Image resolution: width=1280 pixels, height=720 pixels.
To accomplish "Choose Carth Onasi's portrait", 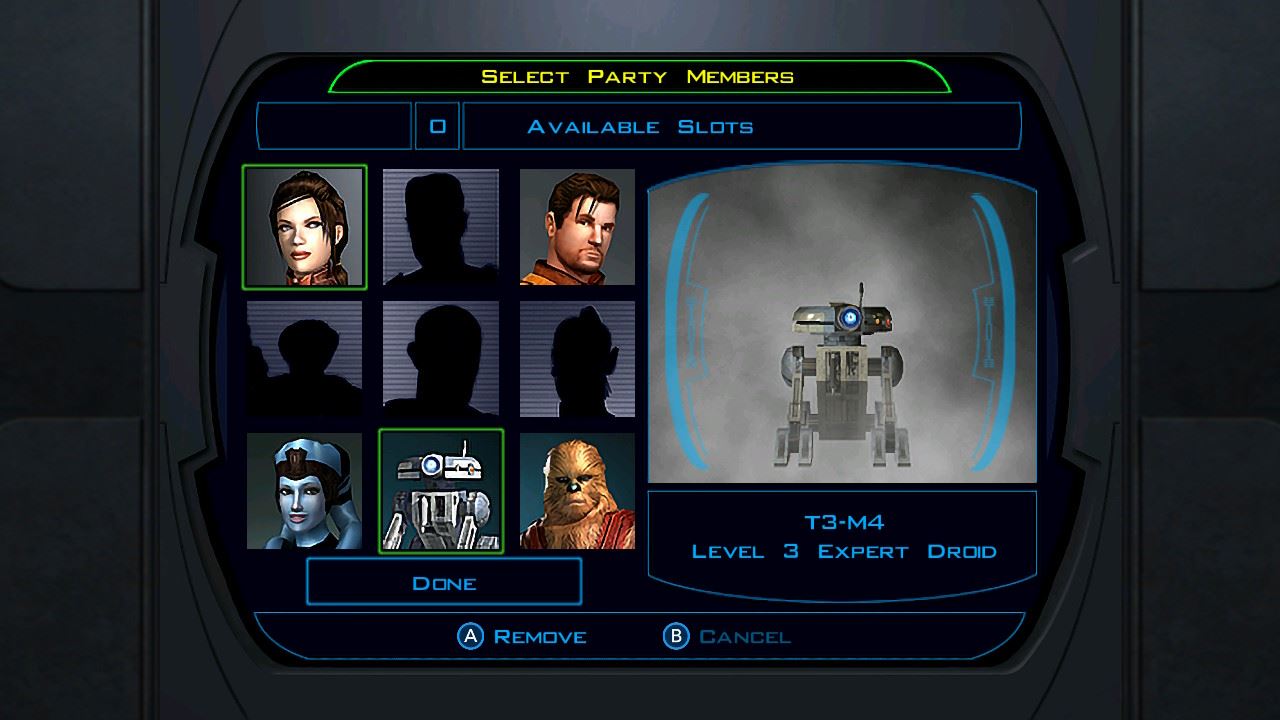I will pos(577,227).
